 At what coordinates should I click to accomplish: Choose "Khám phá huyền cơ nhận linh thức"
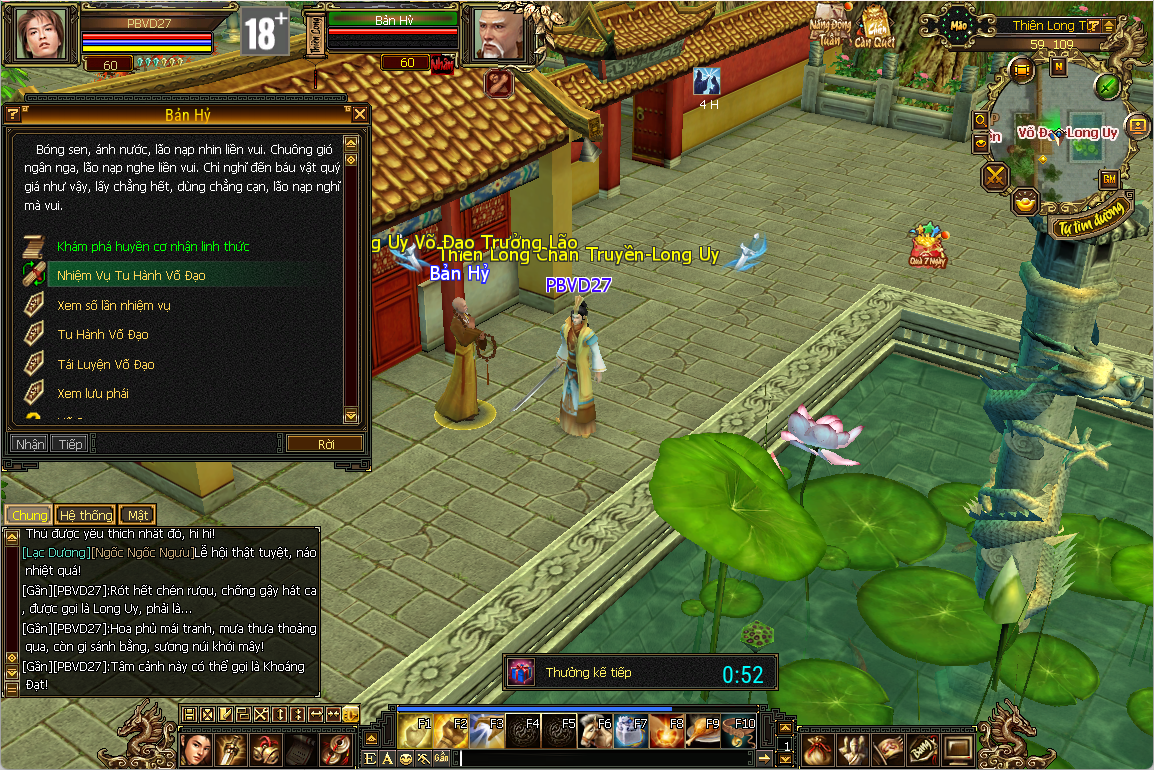tap(153, 246)
